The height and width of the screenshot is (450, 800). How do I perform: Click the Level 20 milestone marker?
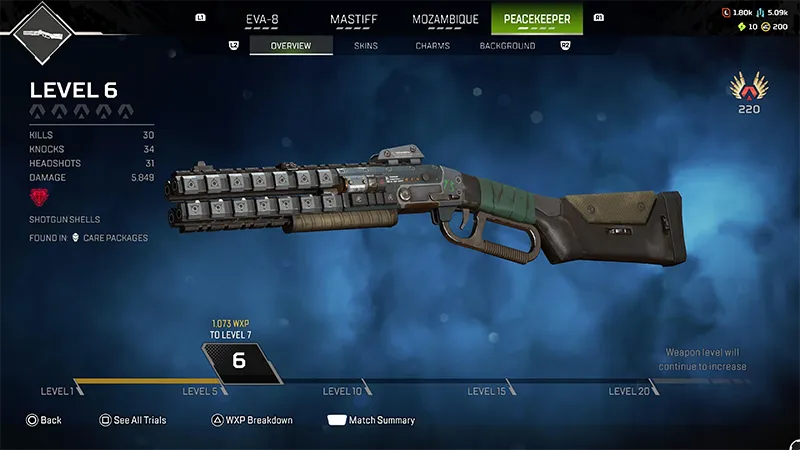(x=630, y=391)
